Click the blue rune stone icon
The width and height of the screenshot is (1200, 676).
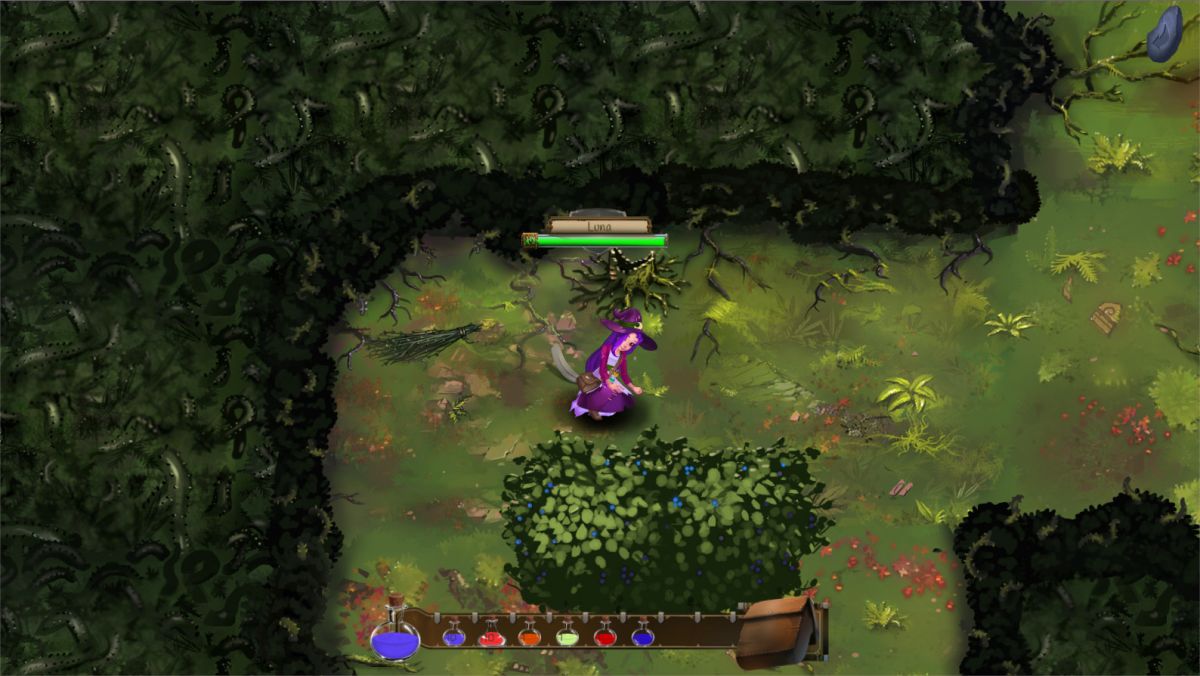pyautogui.click(x=1163, y=33)
